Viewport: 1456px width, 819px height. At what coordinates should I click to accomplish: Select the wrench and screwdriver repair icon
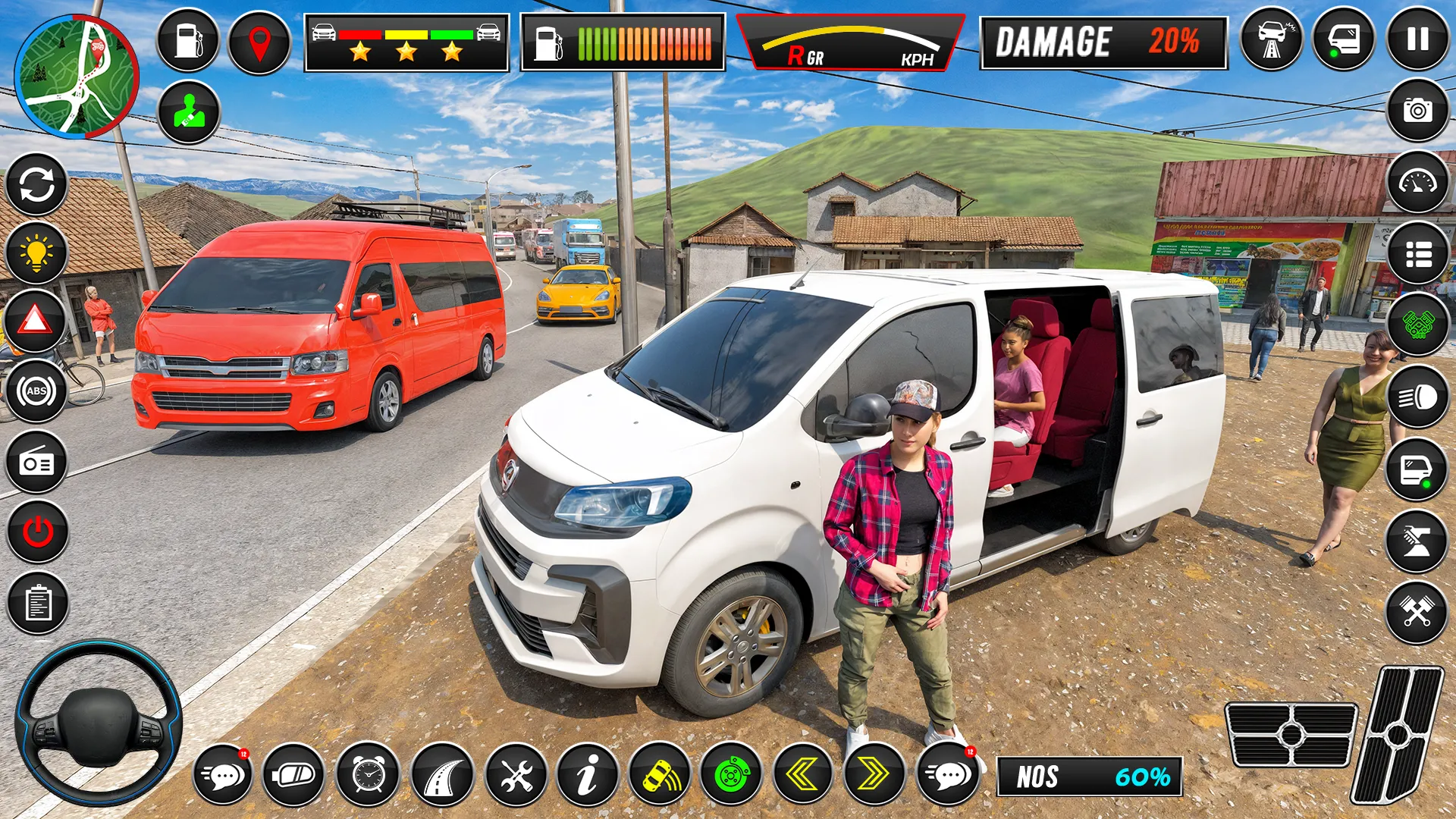click(516, 776)
